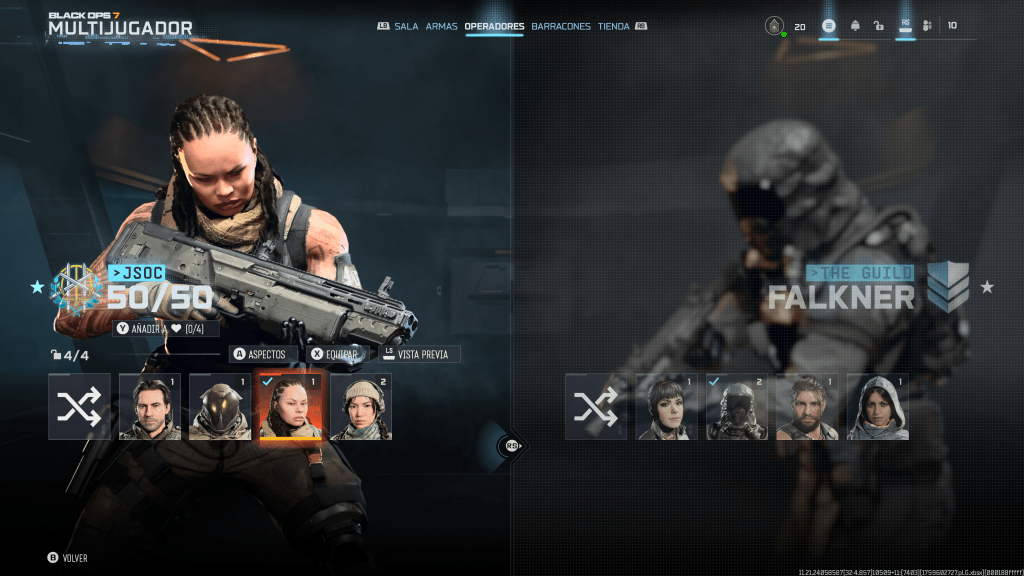Open the Tienda tab
Viewport: 1024px width, 576px height.
(614, 26)
